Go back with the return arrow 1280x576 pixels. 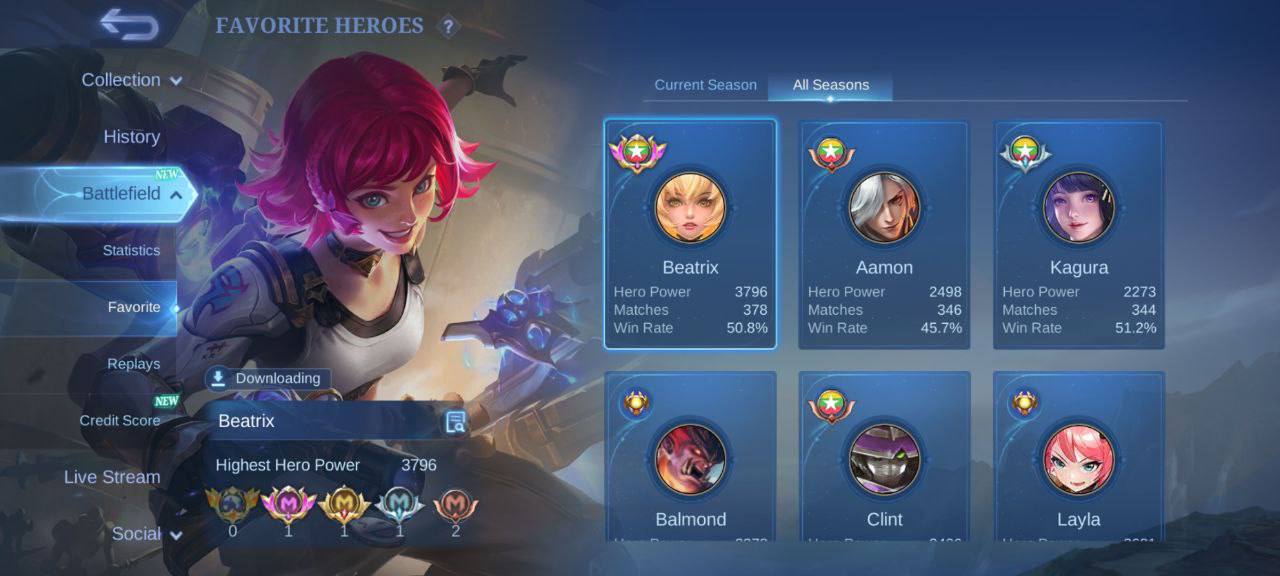(130, 25)
